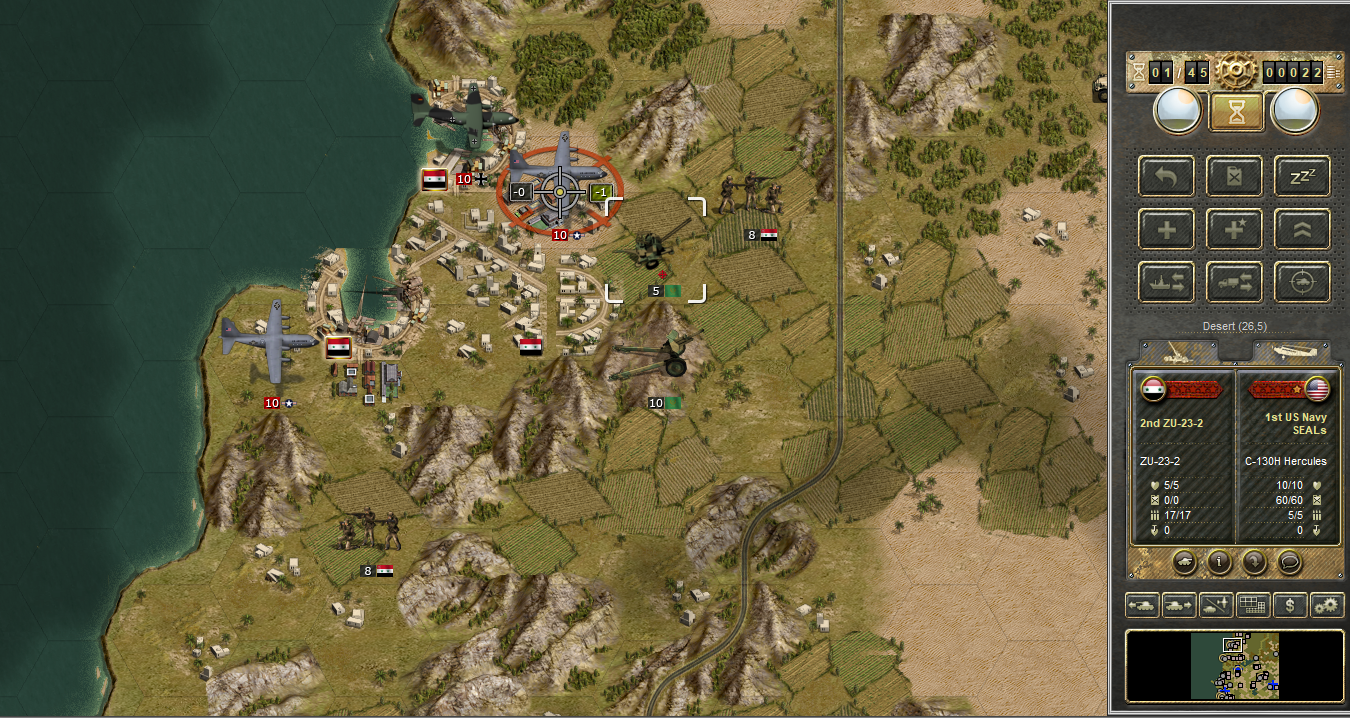
Task: Open the speech bubble message button
Action: coord(1291,561)
